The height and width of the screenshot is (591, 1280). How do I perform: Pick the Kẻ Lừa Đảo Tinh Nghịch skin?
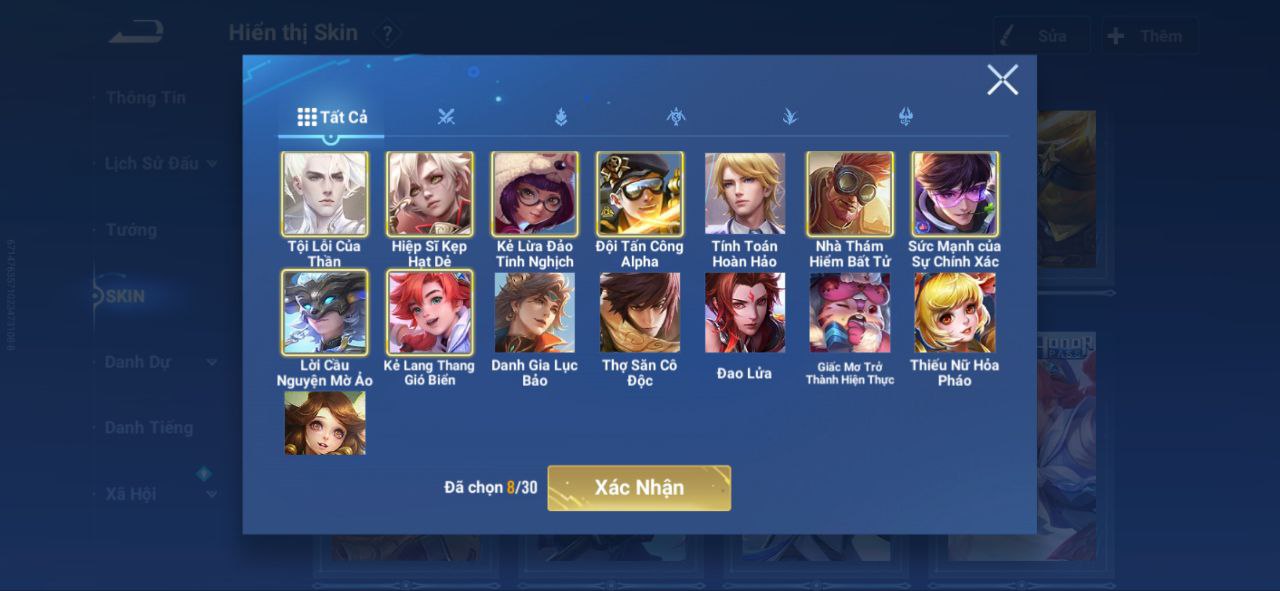[535, 194]
